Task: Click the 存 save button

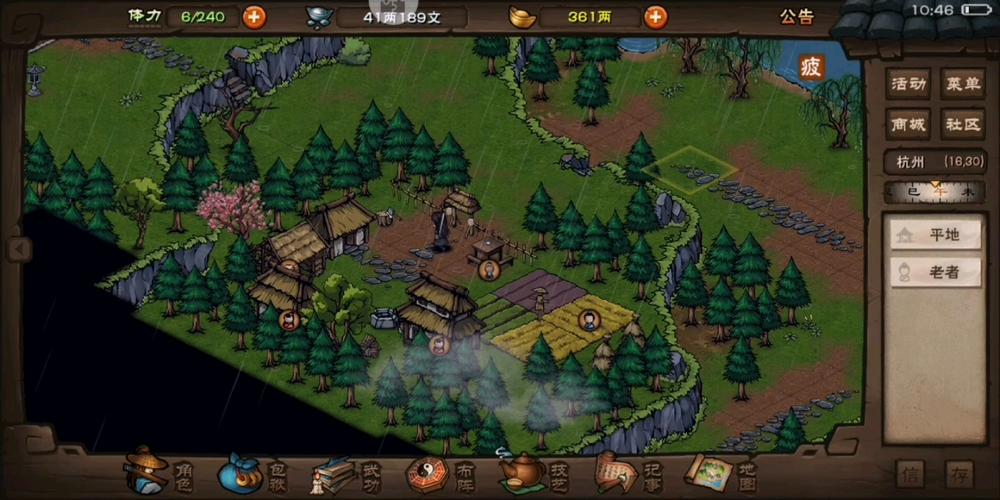Action: pos(959,473)
